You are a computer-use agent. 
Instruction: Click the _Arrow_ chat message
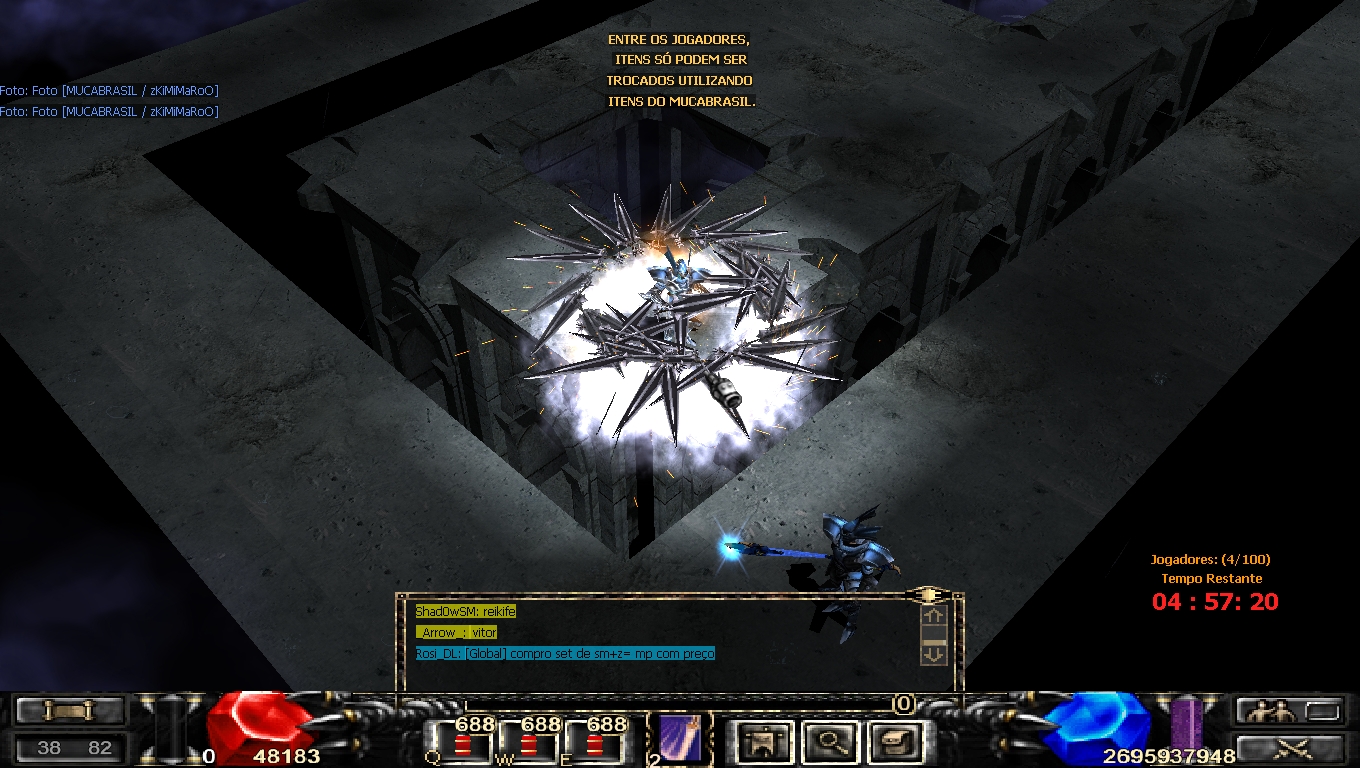[x=457, y=632]
